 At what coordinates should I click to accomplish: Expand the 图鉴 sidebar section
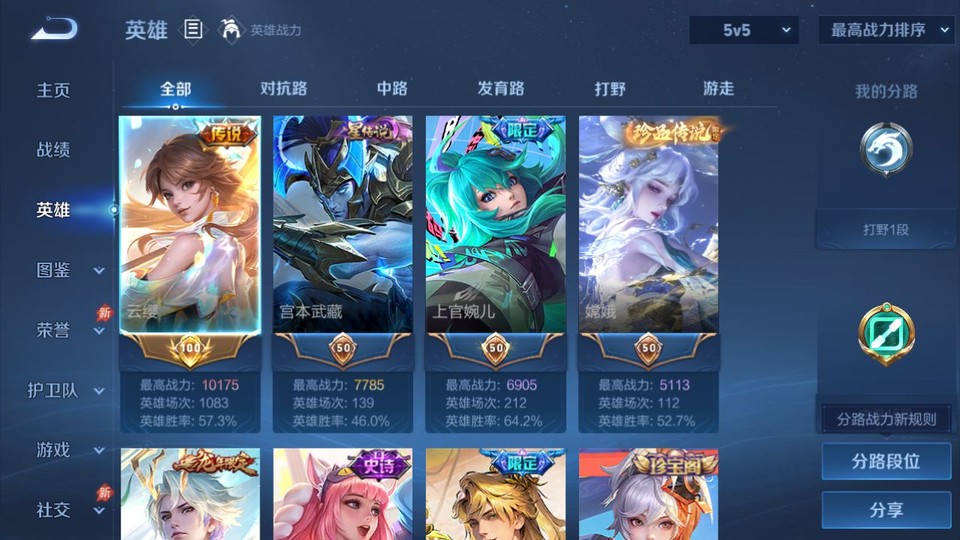[70, 270]
